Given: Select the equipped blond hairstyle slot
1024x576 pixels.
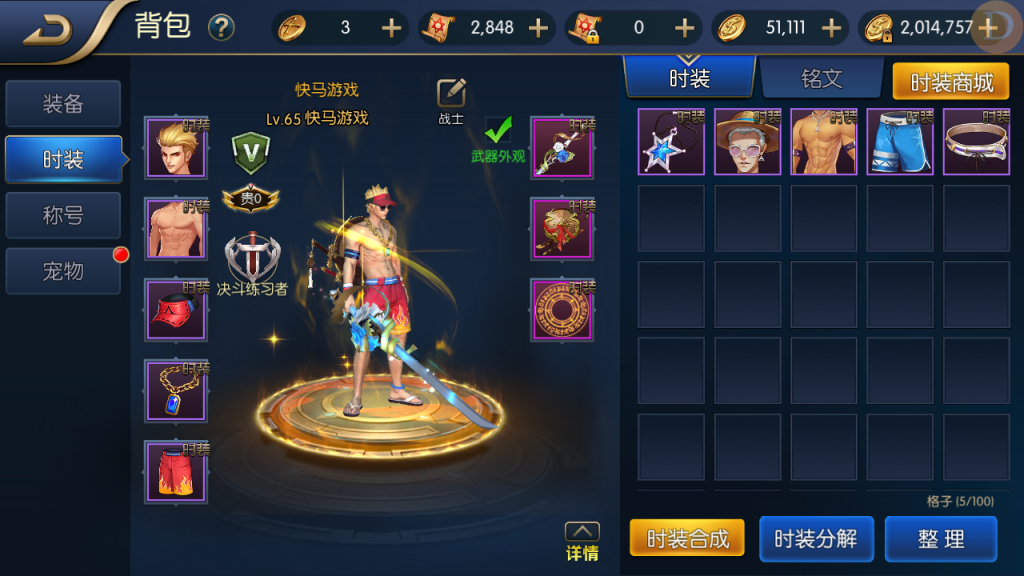Looking at the screenshot, I should pos(176,148).
